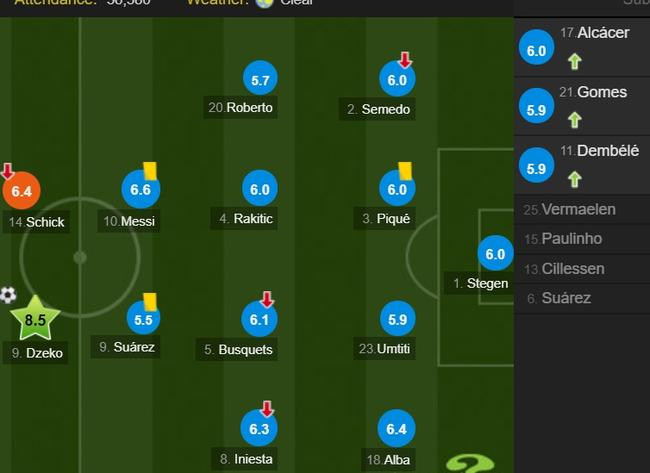Select Messi on the pitch
Image resolution: width=650 pixels, height=473 pixels.
pos(140,189)
